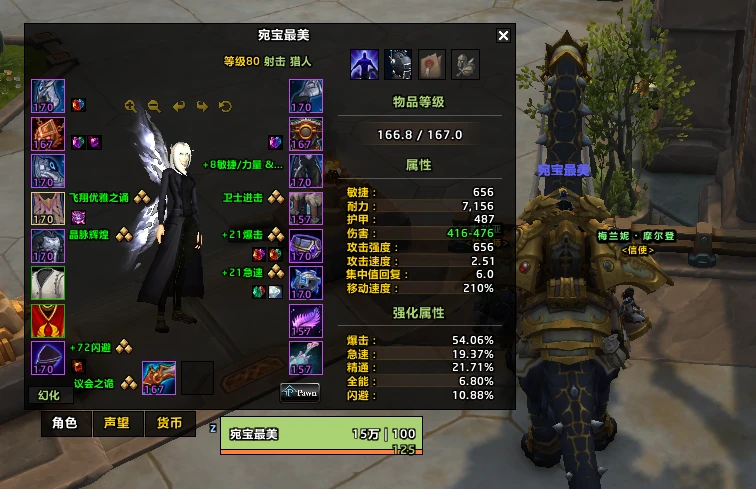Open the blue glowing figure sidebar tab
Image resolution: width=756 pixels, height=489 pixels.
pyautogui.click(x=364, y=65)
